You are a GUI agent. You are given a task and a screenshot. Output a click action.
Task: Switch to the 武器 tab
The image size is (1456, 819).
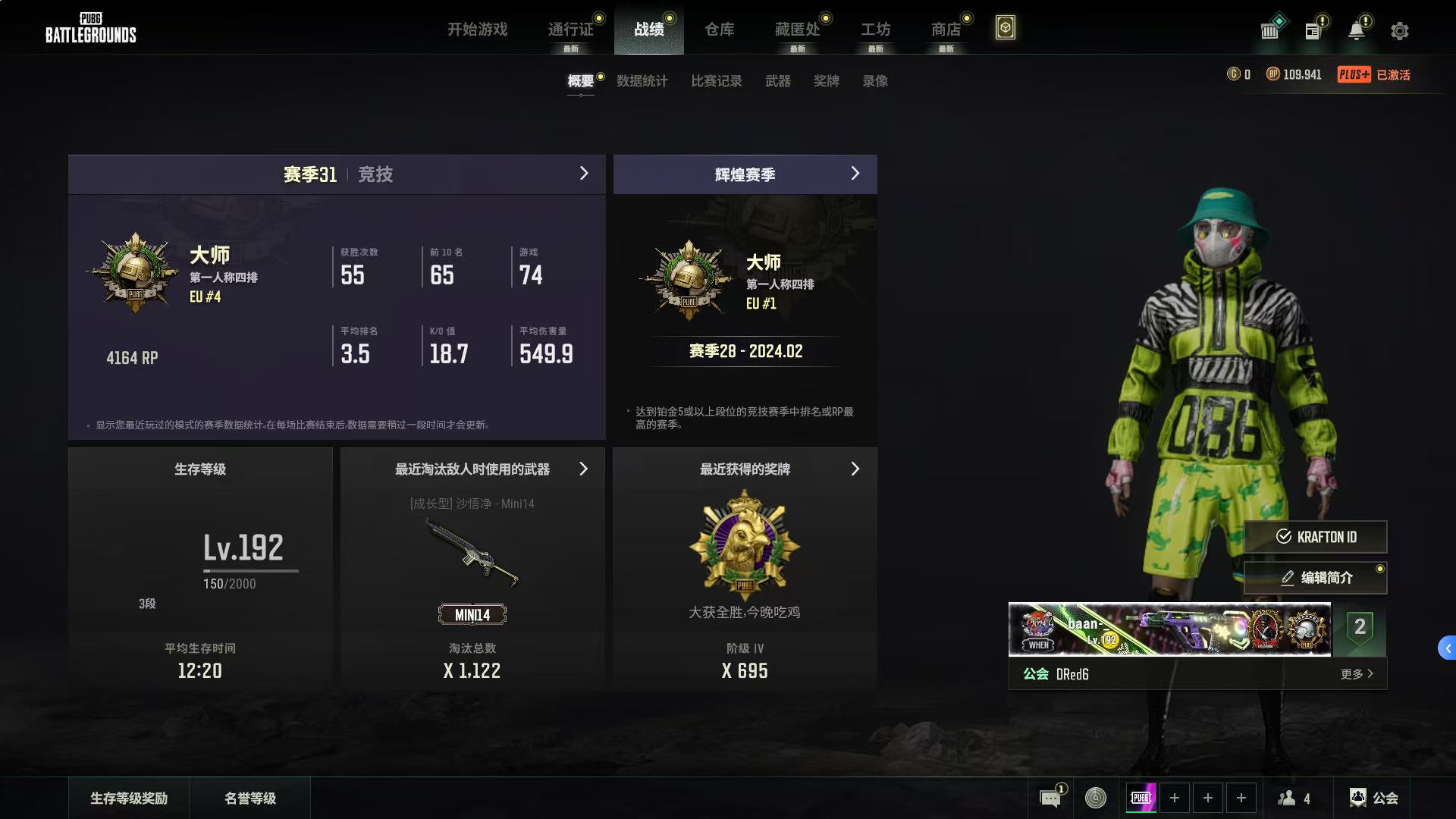[779, 81]
